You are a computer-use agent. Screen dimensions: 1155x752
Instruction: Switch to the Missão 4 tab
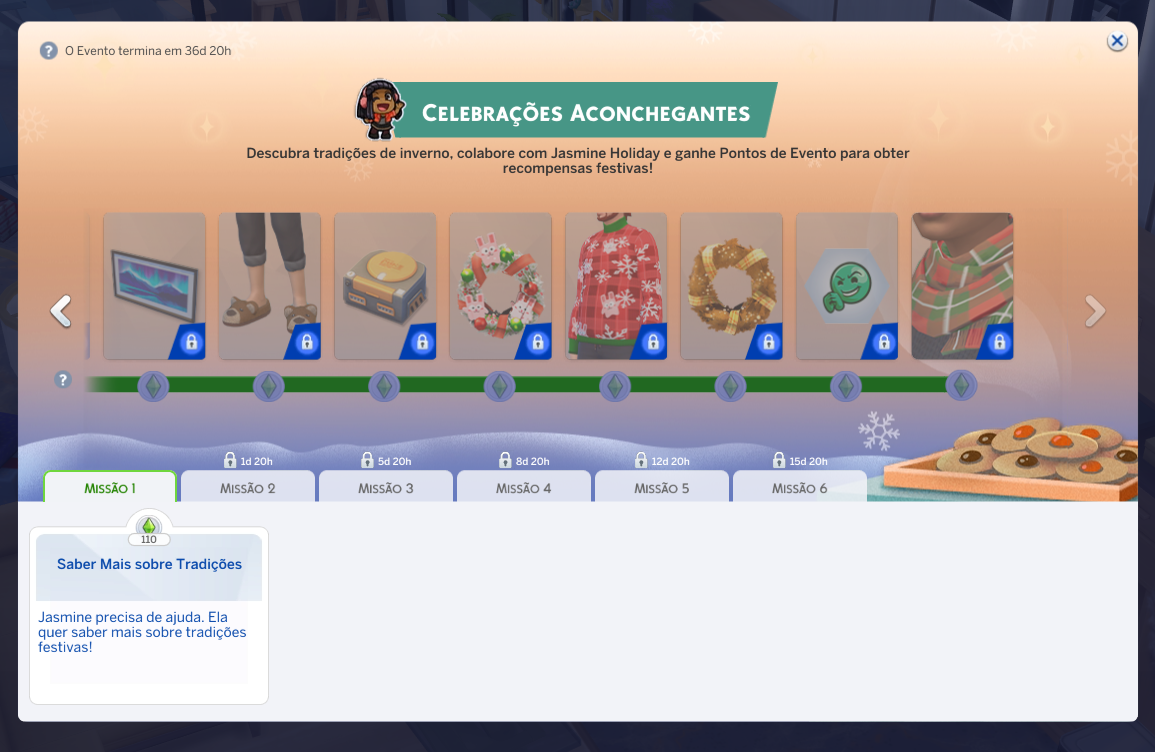point(524,488)
